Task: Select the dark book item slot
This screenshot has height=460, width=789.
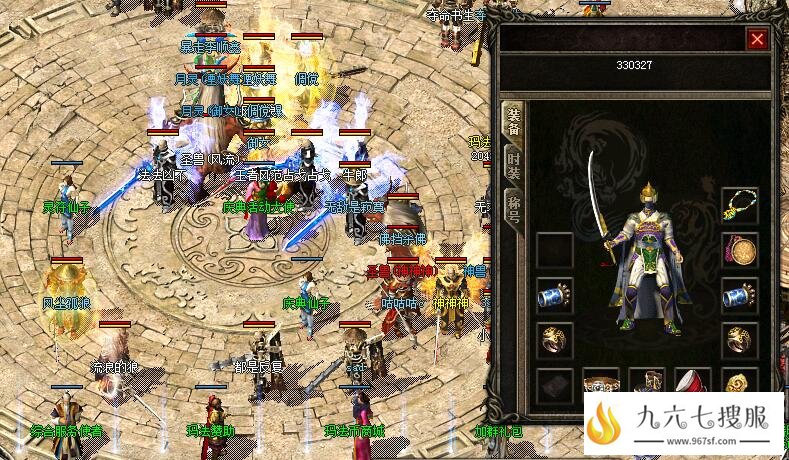Action: pyautogui.click(x=554, y=384)
